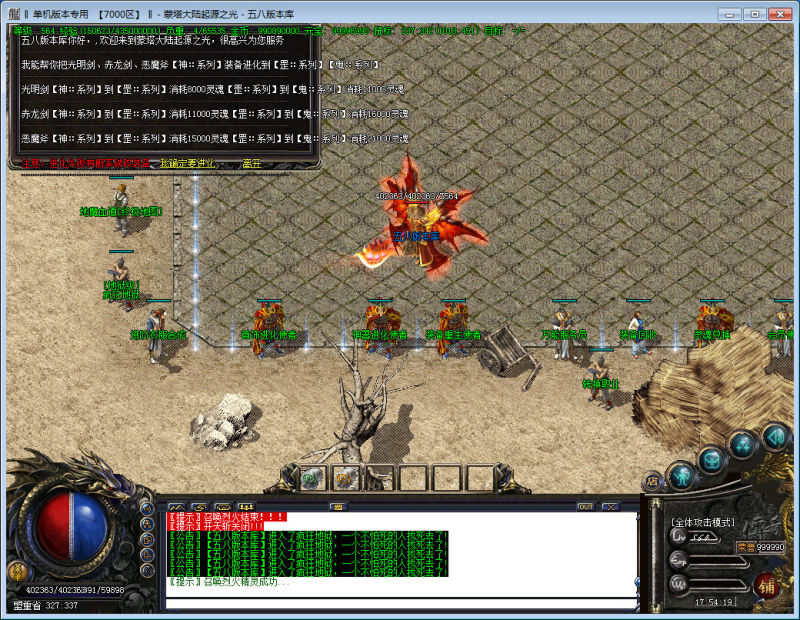
Task: Minimize the game window
Action: point(731,14)
